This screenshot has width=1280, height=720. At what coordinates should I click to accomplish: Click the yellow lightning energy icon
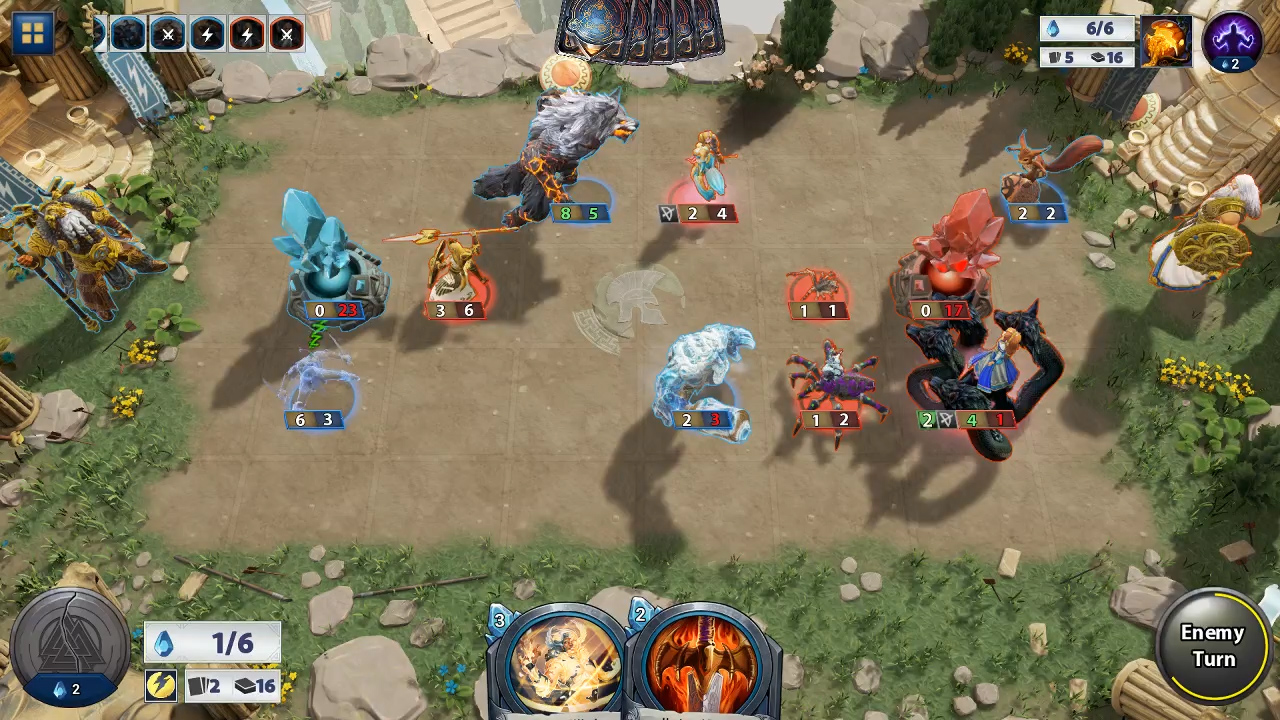[162, 687]
